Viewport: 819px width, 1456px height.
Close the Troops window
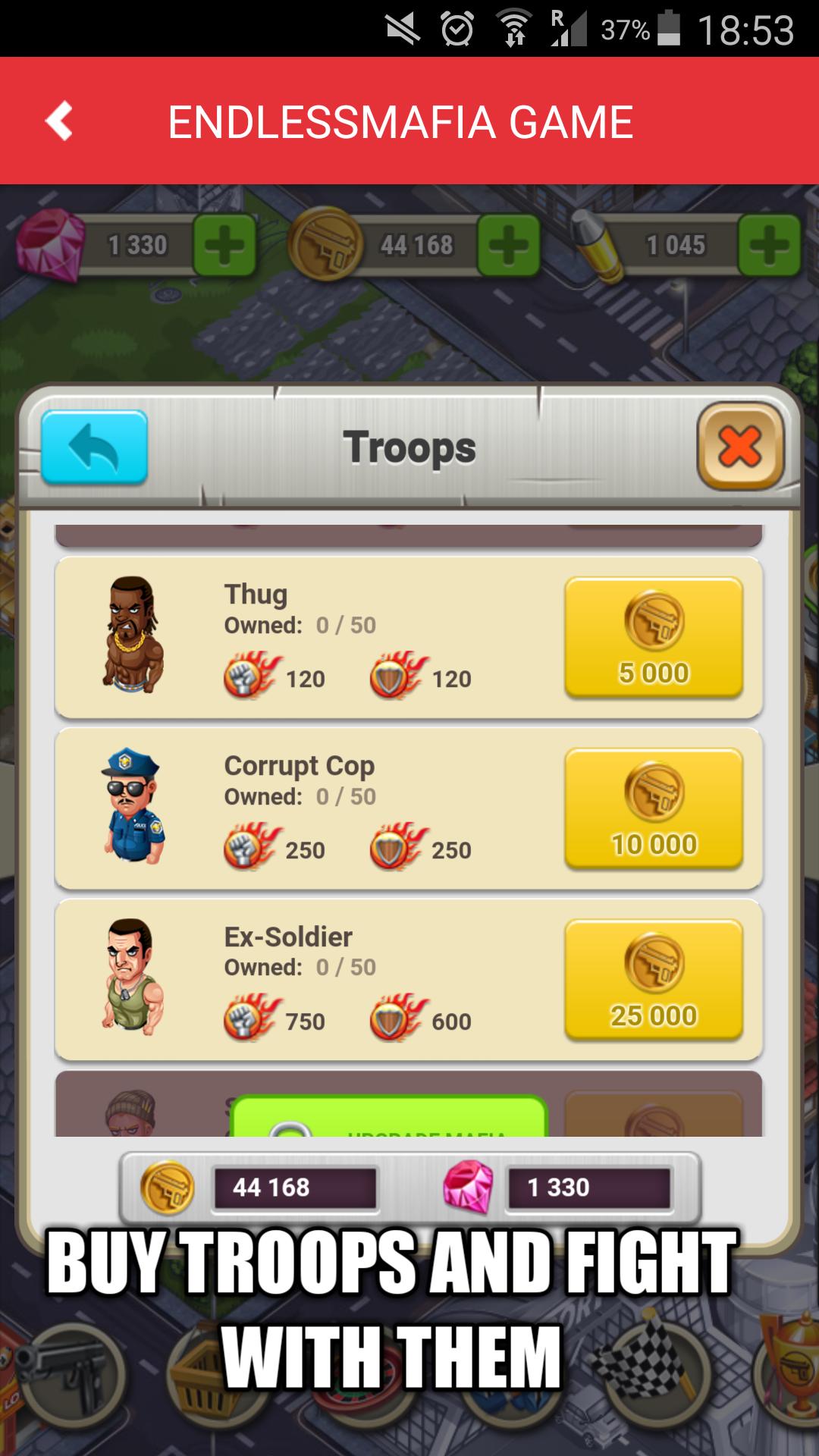[x=739, y=446]
